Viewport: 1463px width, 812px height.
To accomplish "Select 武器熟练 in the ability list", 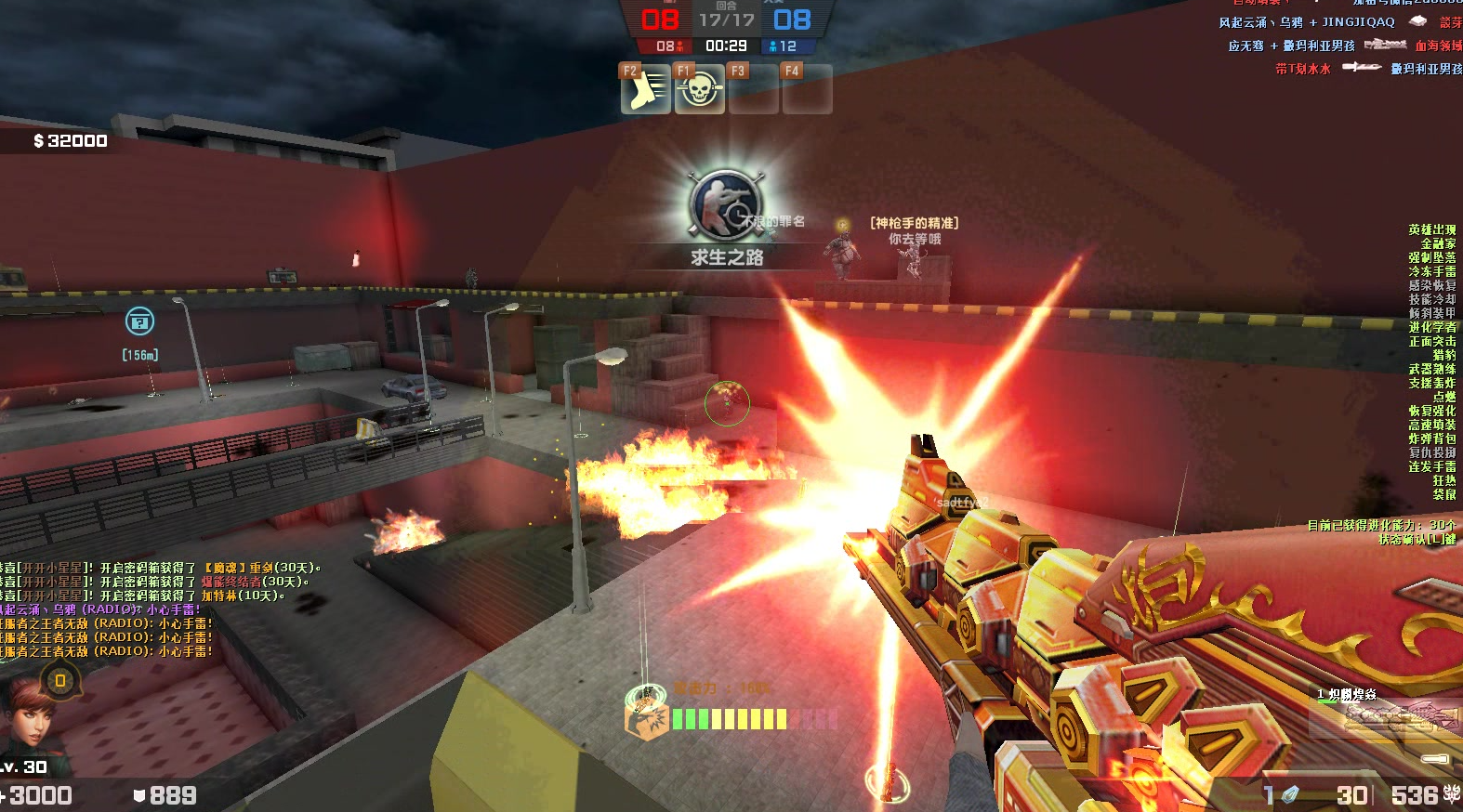I will pos(1431,369).
